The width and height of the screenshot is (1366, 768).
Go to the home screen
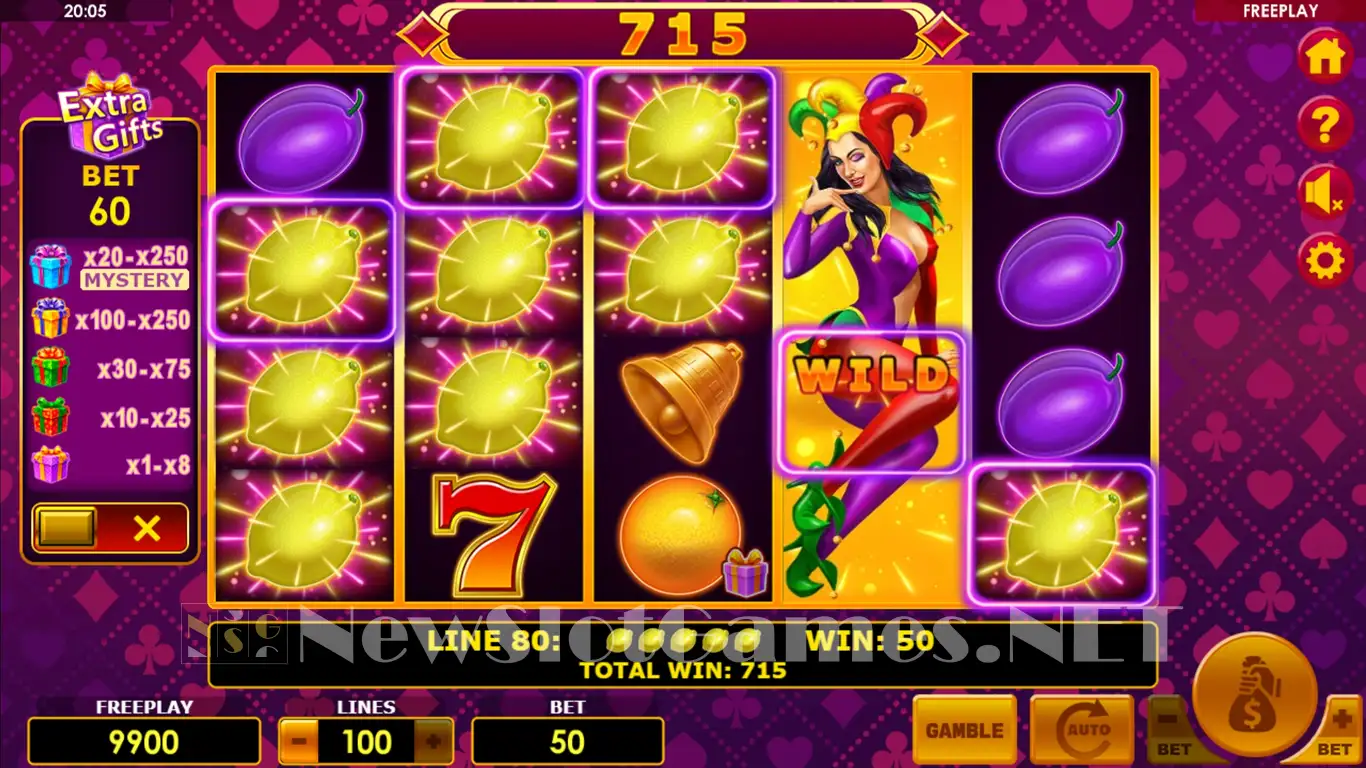coord(1325,57)
